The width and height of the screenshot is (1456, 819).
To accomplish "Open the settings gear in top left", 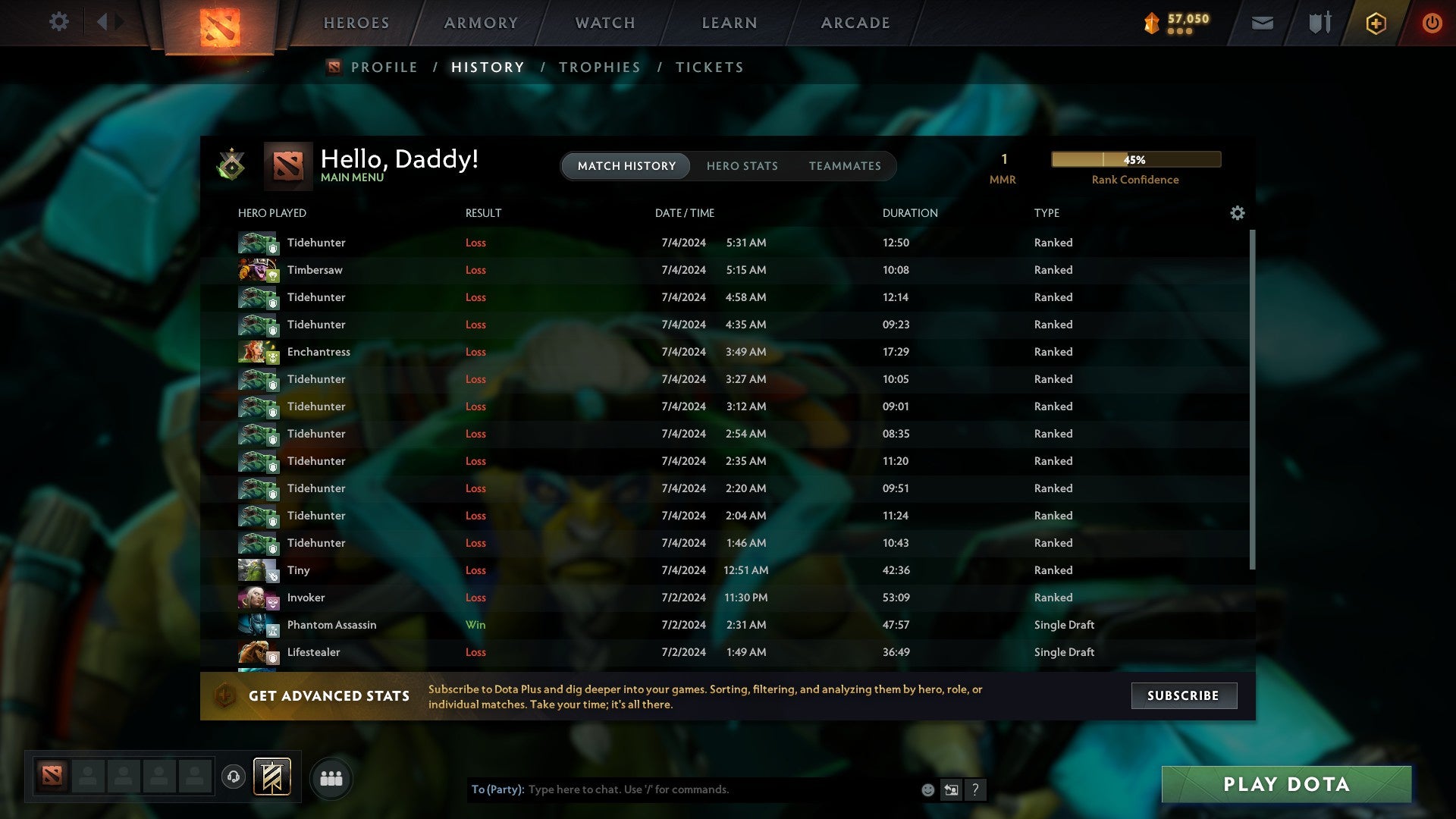I will [58, 23].
